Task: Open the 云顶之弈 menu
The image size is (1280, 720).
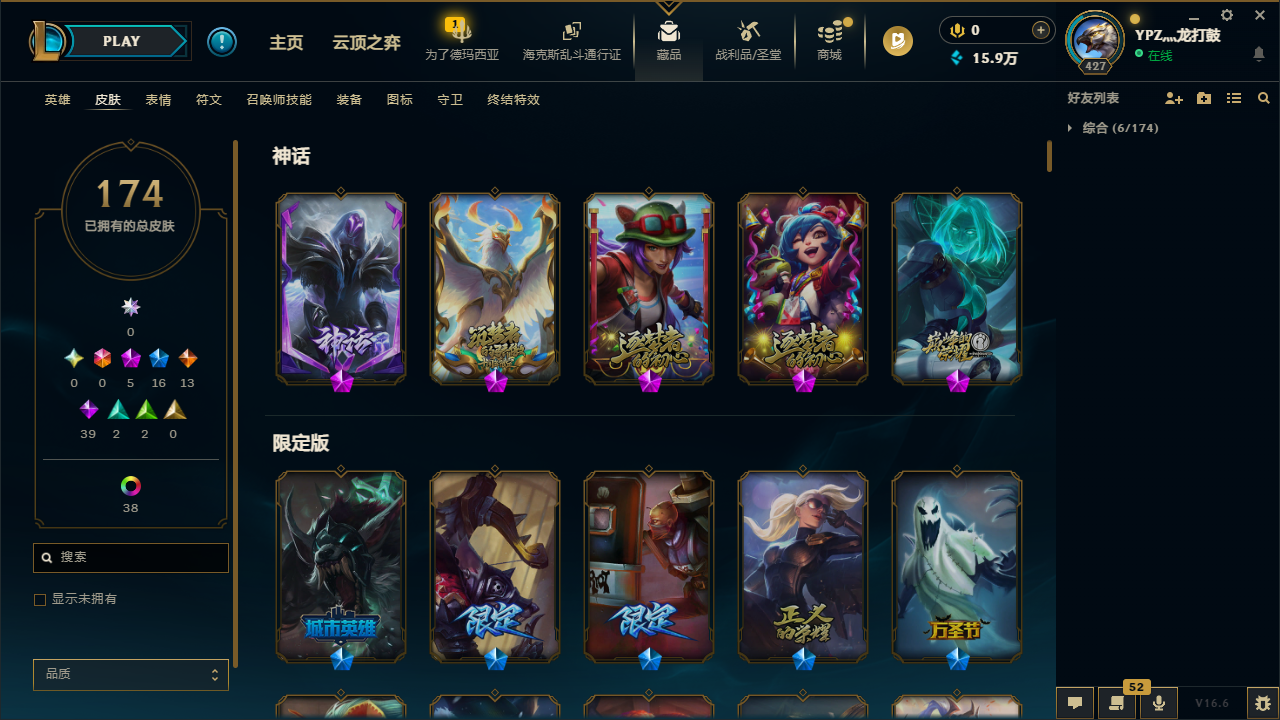Action: [x=366, y=43]
